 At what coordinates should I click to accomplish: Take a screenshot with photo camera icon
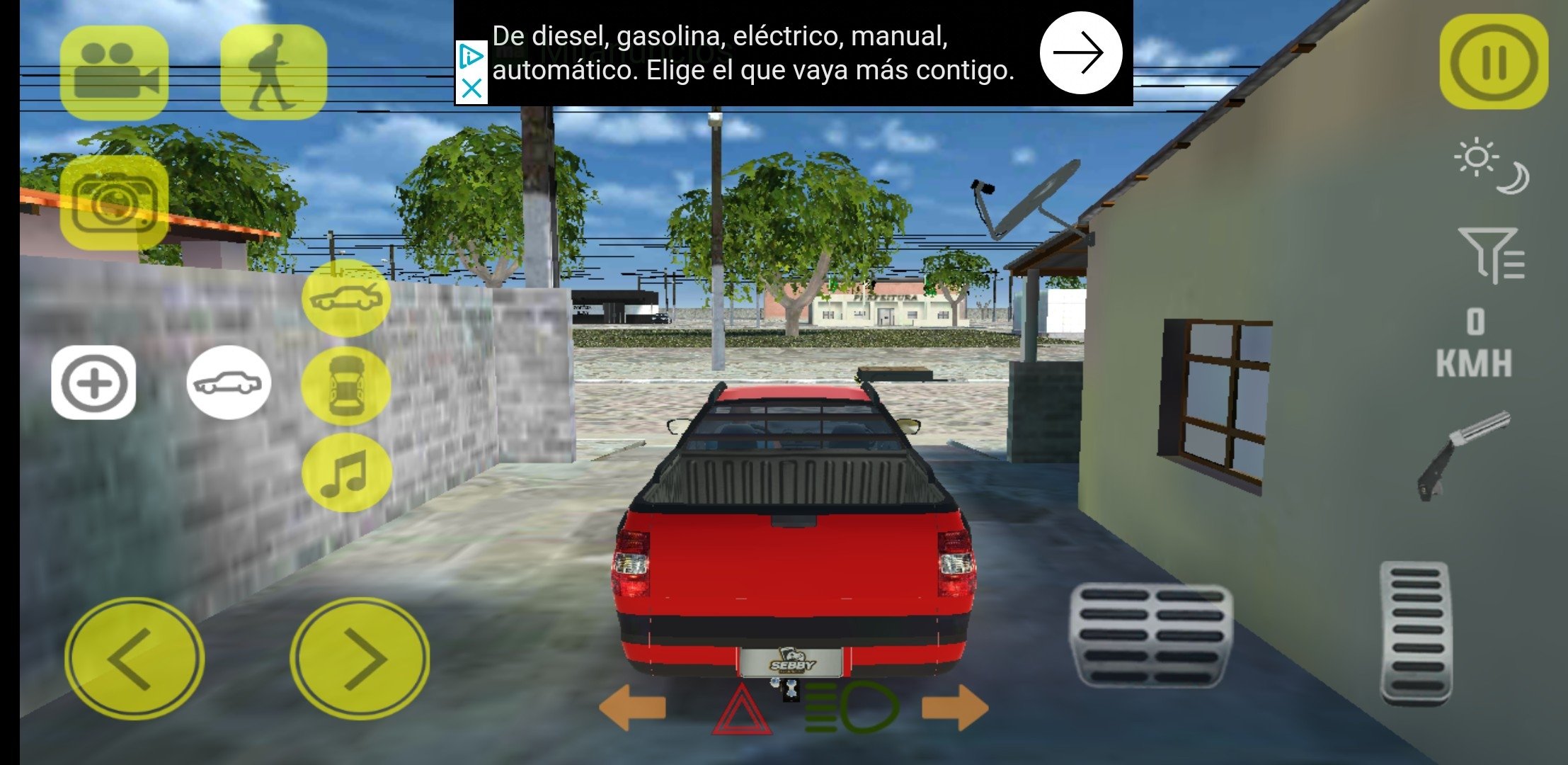coord(114,203)
